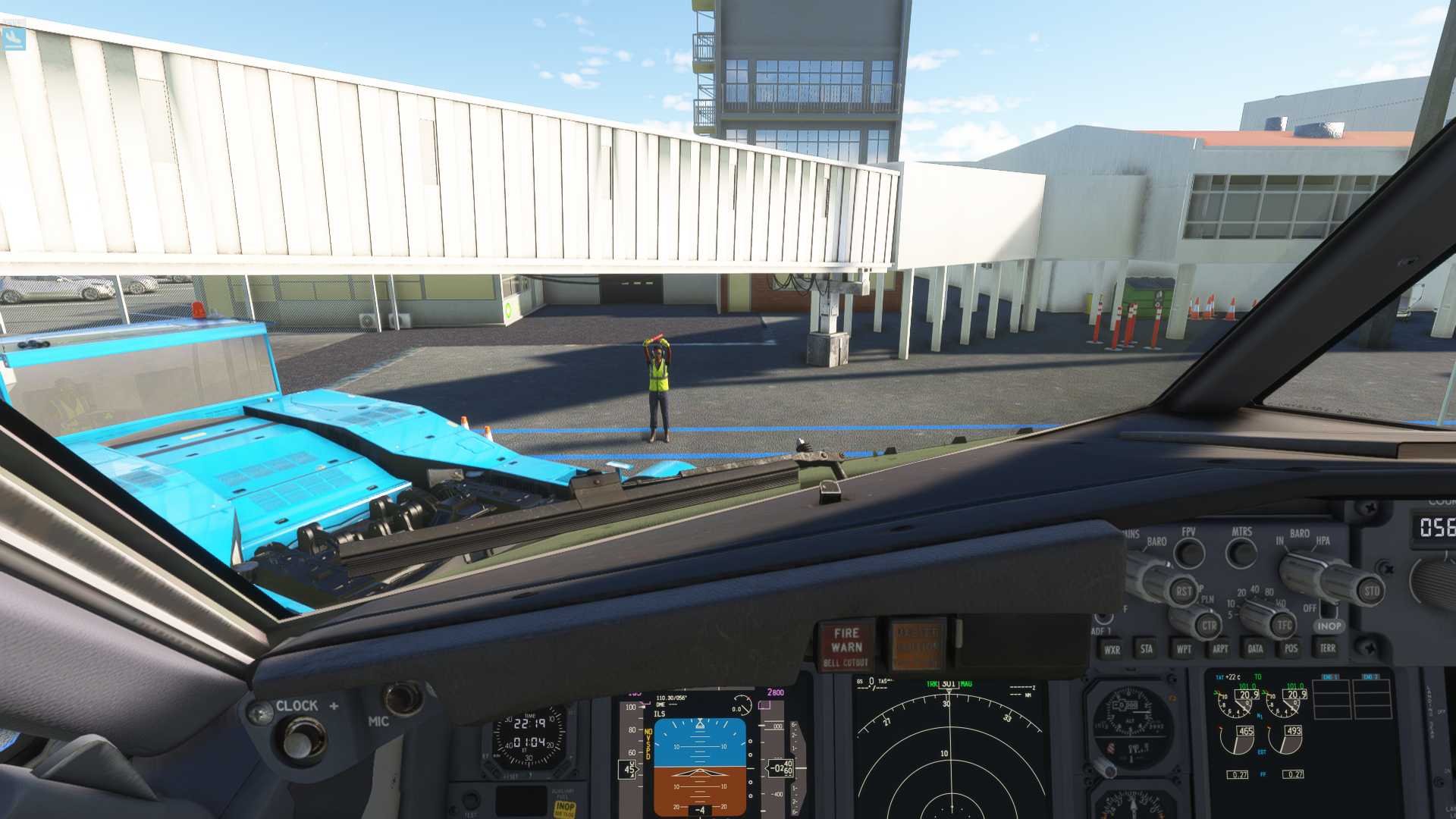Toggle the MTRS meters button
This screenshot has width=1456, height=819.
pyautogui.click(x=1241, y=553)
